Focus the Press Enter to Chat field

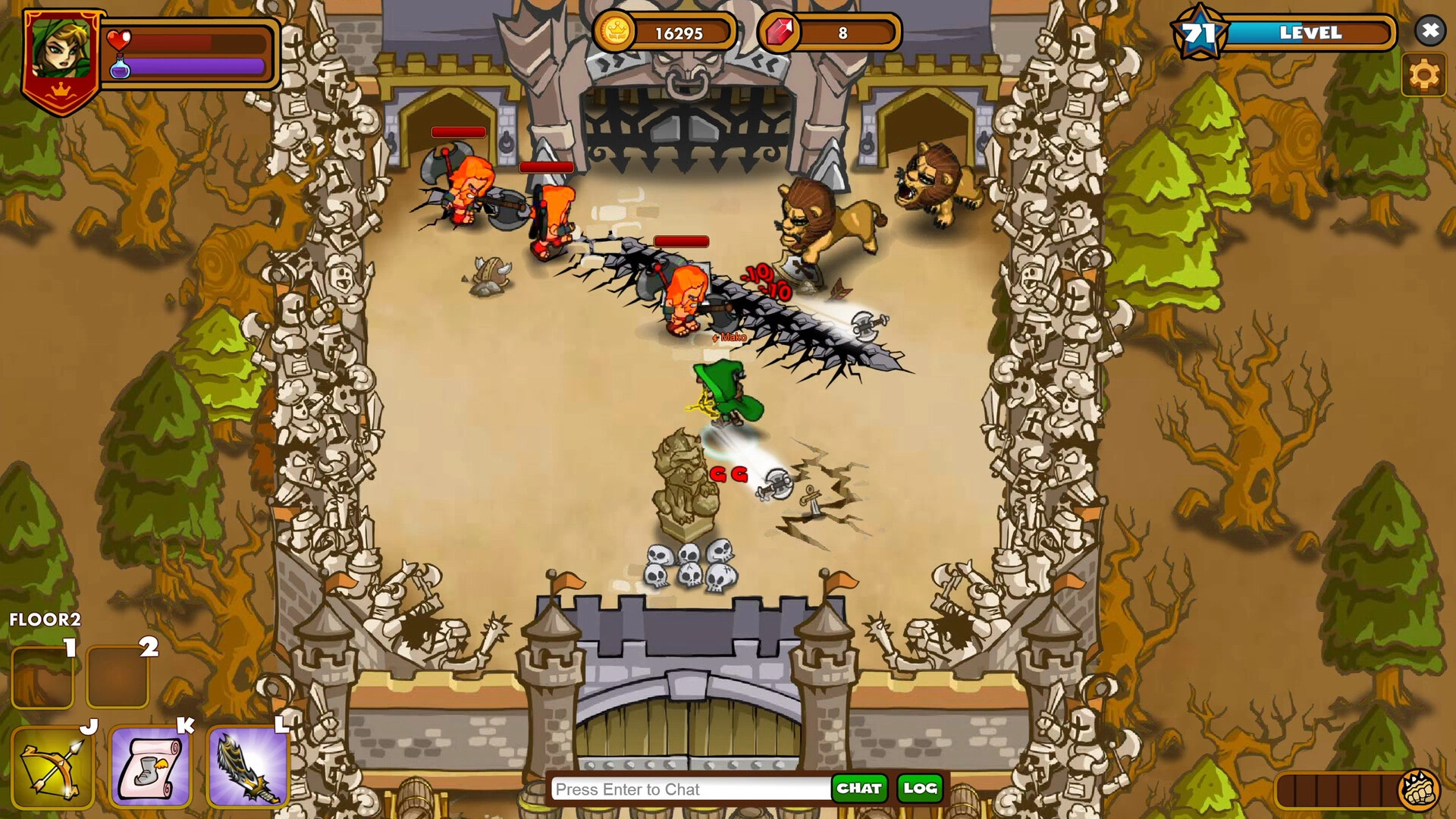(x=690, y=789)
